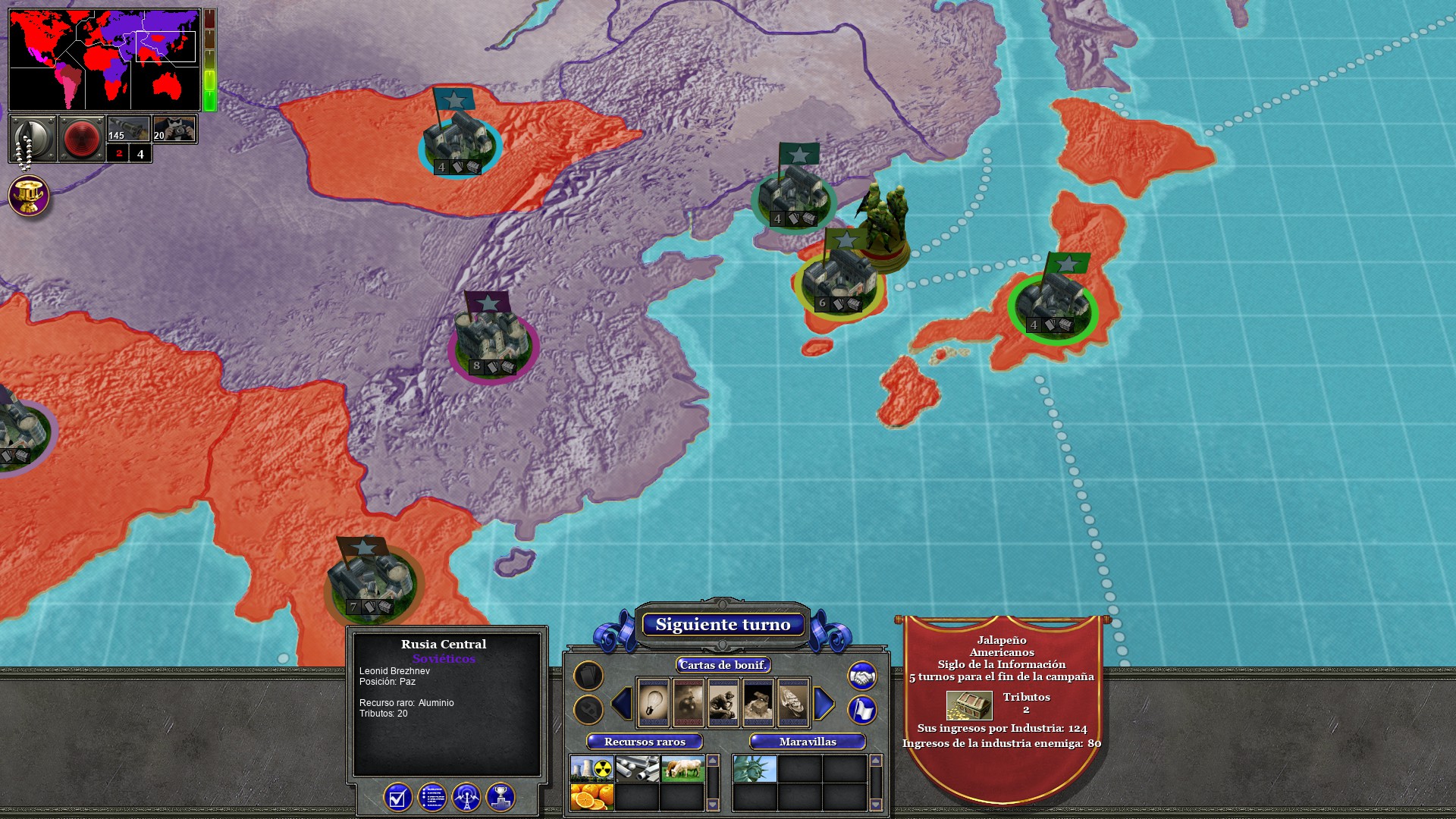
Task: Select the radio tower icon on Rusia Central panel
Action: [466, 799]
